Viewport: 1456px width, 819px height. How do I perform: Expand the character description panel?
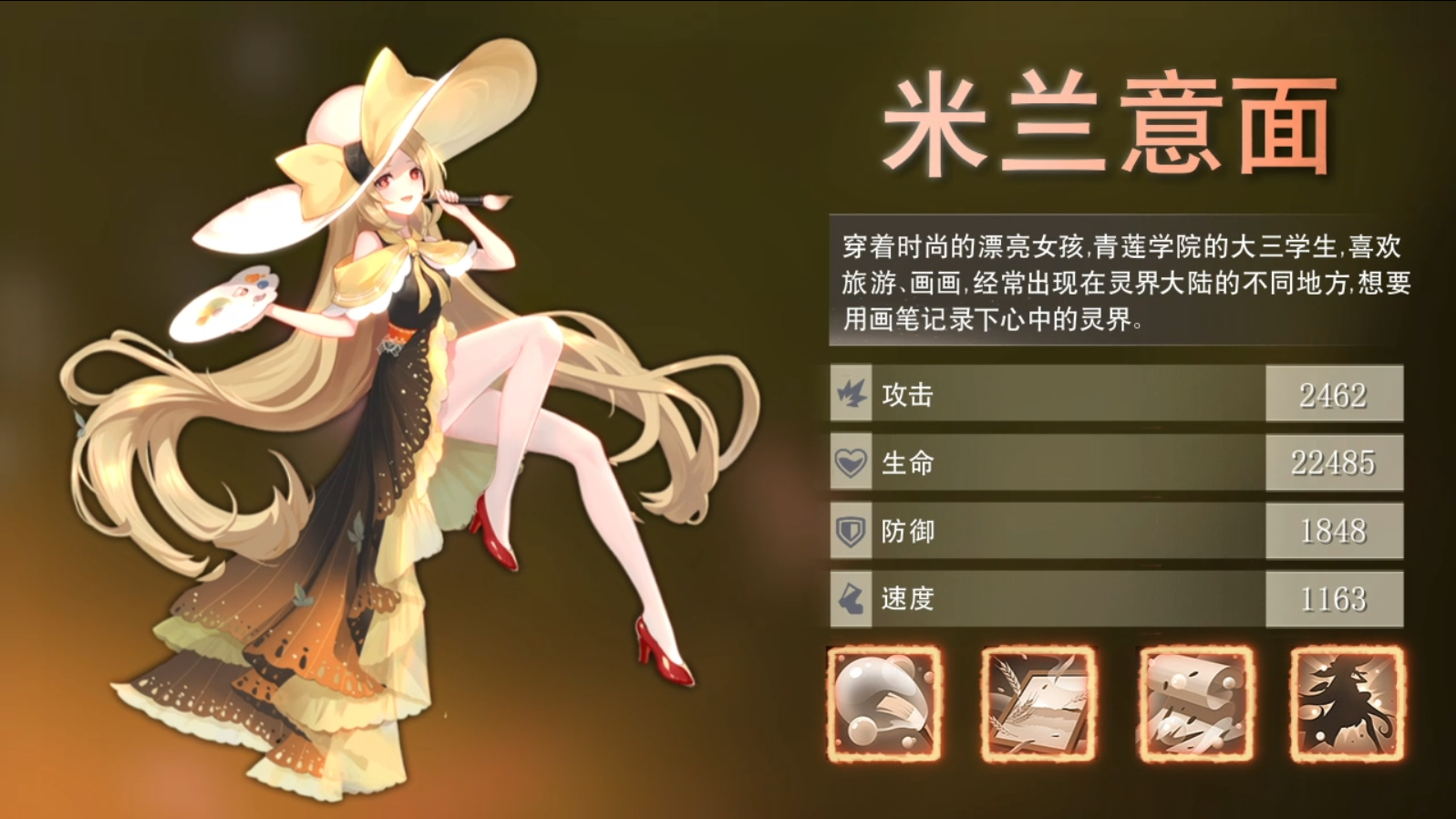tap(1121, 274)
